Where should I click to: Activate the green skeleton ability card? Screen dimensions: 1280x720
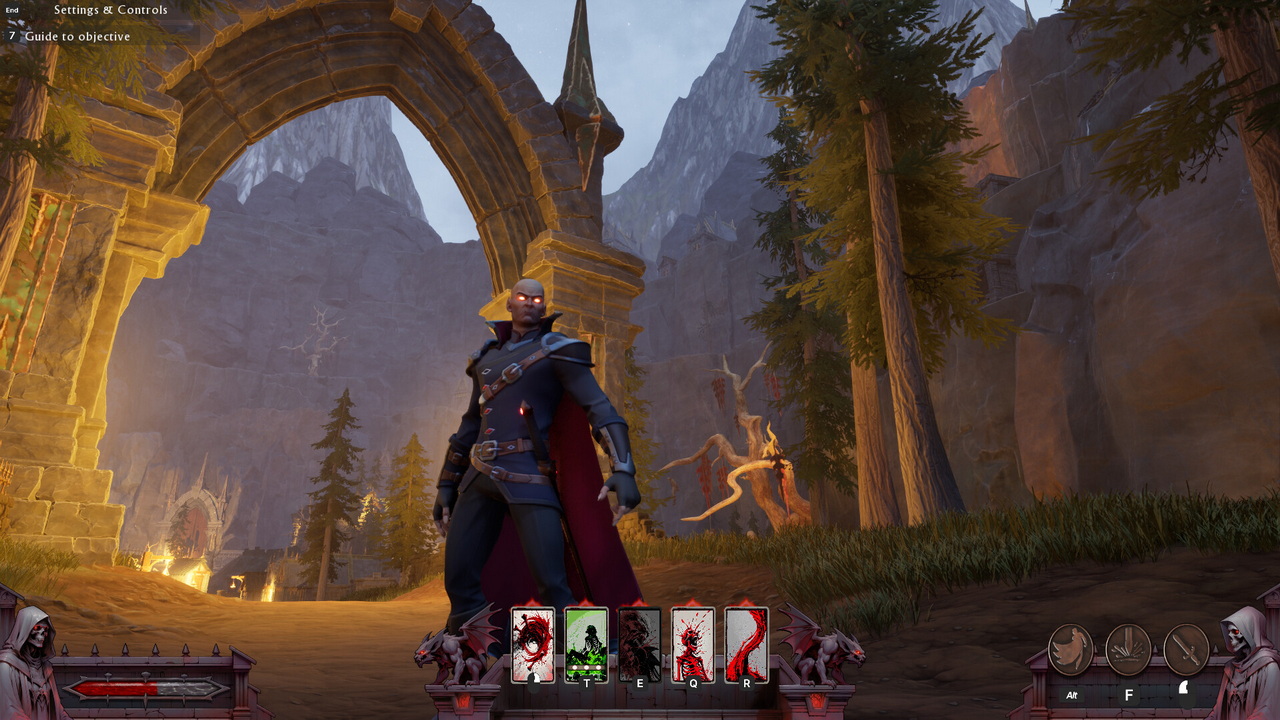[x=586, y=645]
